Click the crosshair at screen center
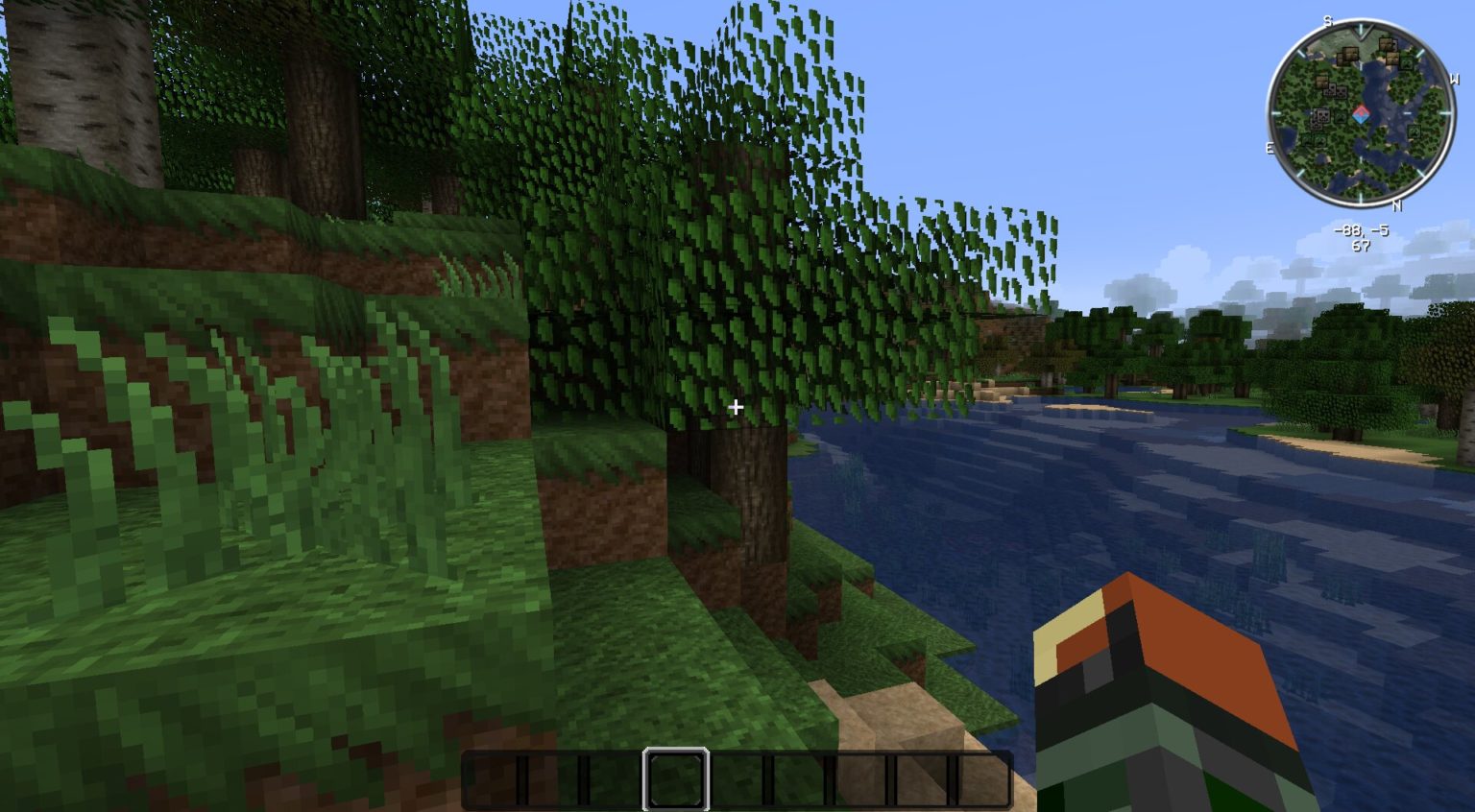Viewport: 1475px width, 812px height. [x=737, y=407]
